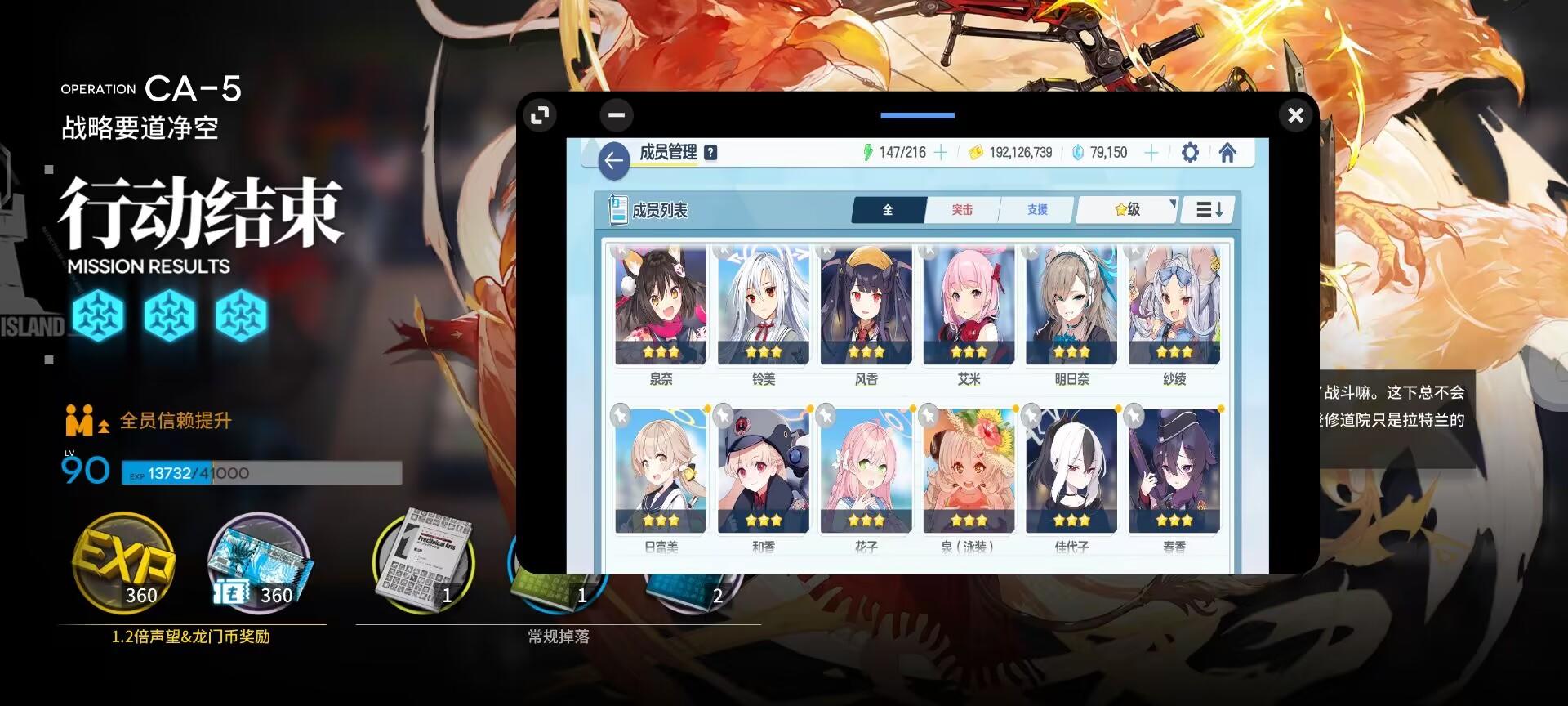Click the gold credits icon showing 192,126,739
Viewport: 1568px width, 706px height.
point(973,152)
